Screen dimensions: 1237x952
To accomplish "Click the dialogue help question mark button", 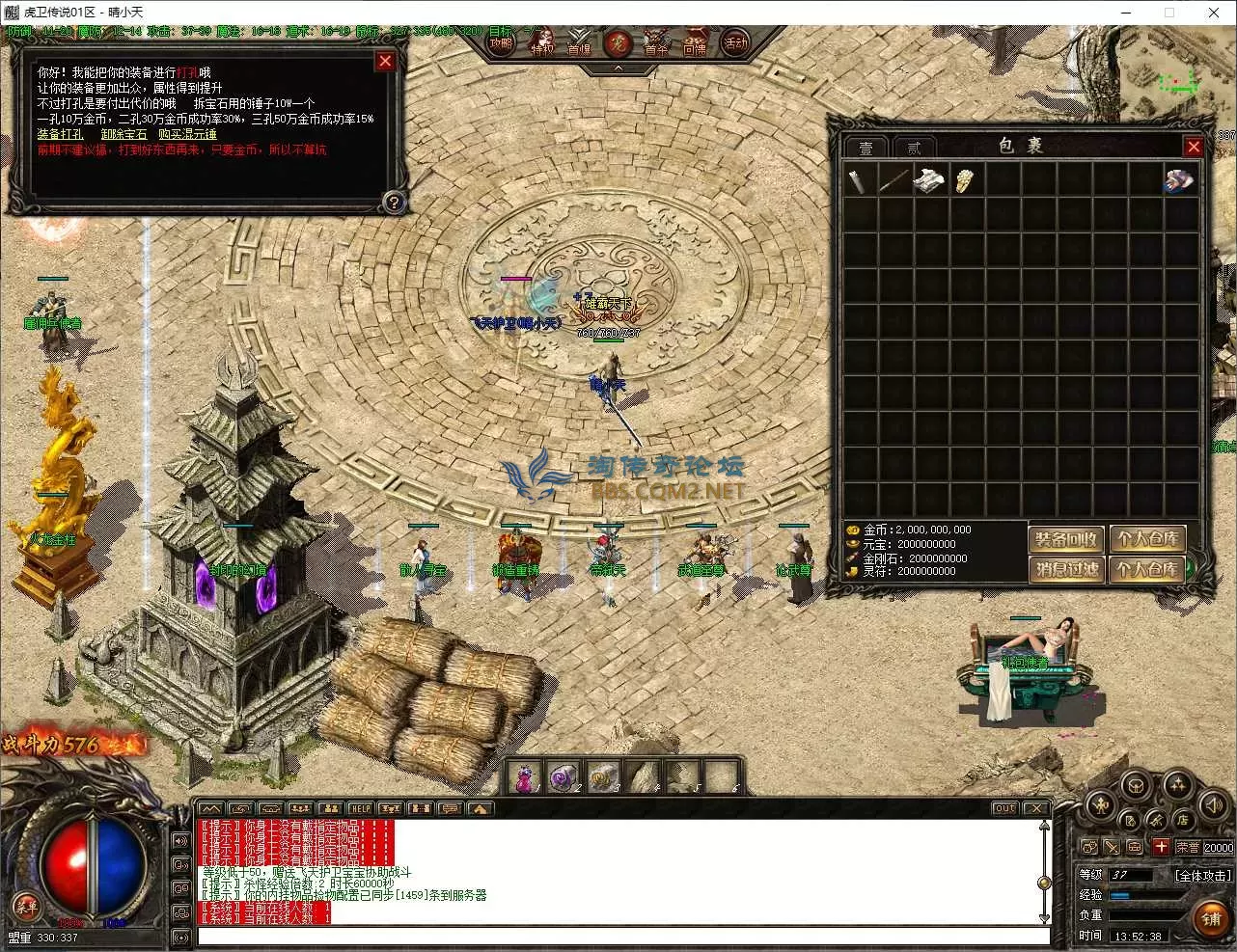I will coord(393,203).
